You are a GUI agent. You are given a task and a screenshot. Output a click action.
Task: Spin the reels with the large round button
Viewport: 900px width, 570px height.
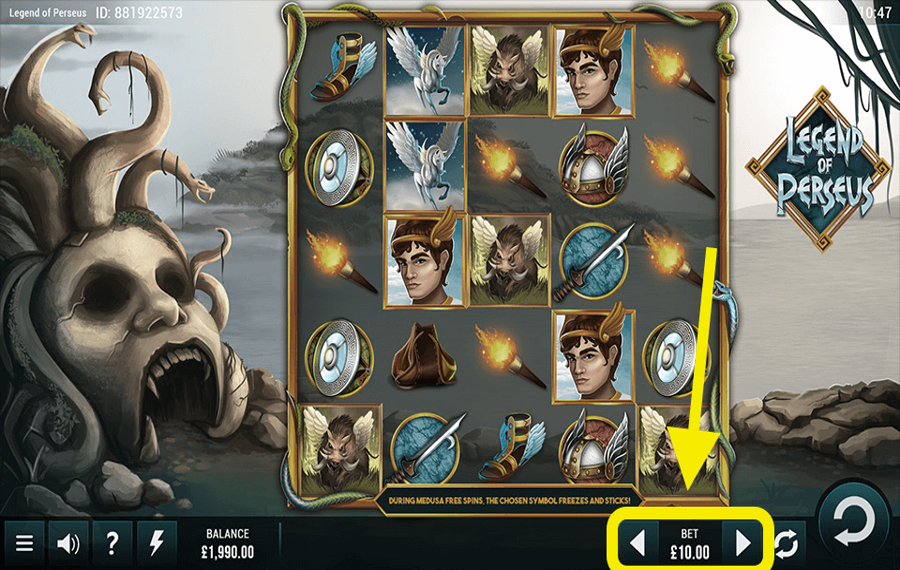click(853, 521)
